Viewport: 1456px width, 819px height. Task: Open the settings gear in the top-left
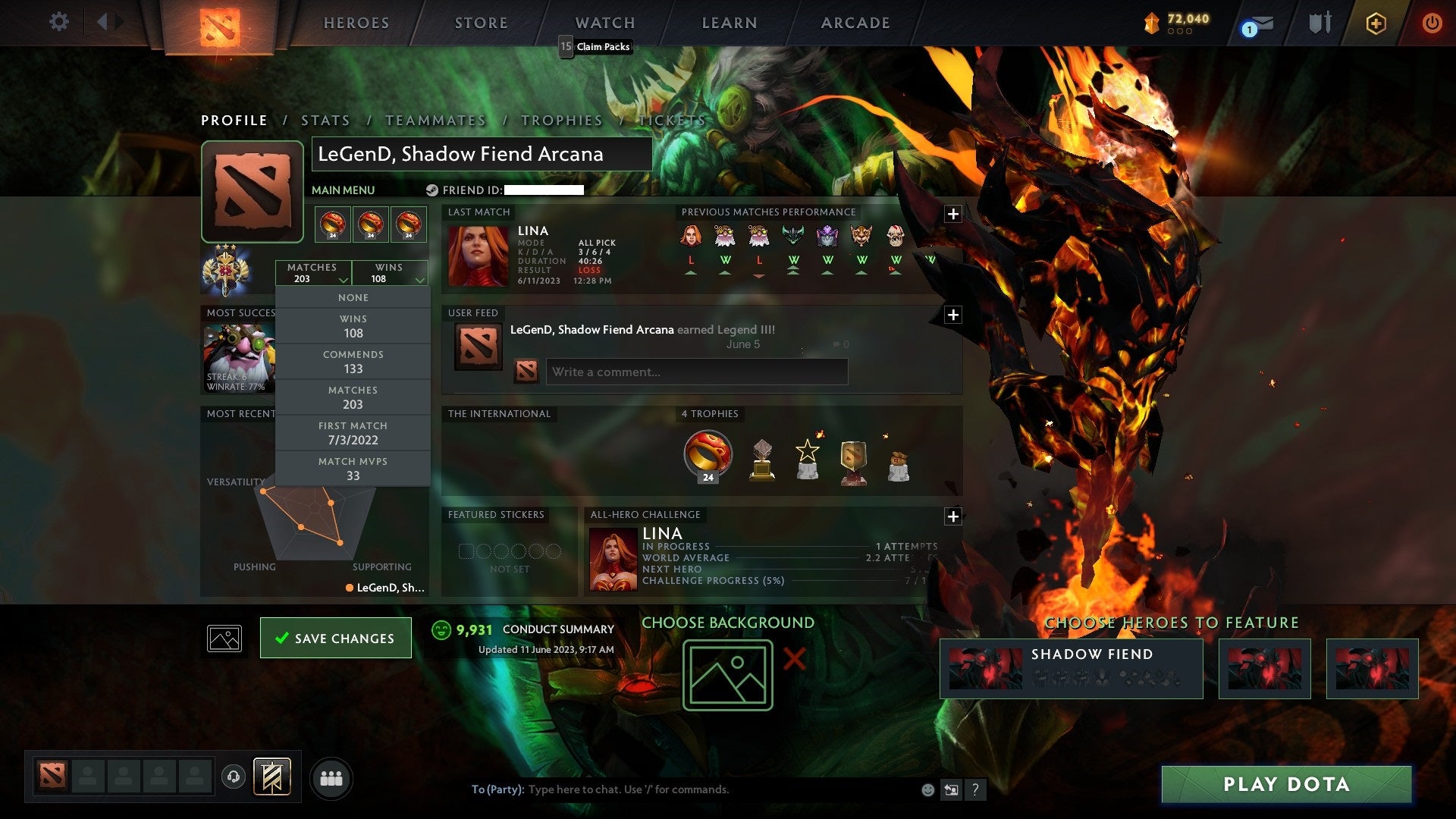pyautogui.click(x=59, y=22)
